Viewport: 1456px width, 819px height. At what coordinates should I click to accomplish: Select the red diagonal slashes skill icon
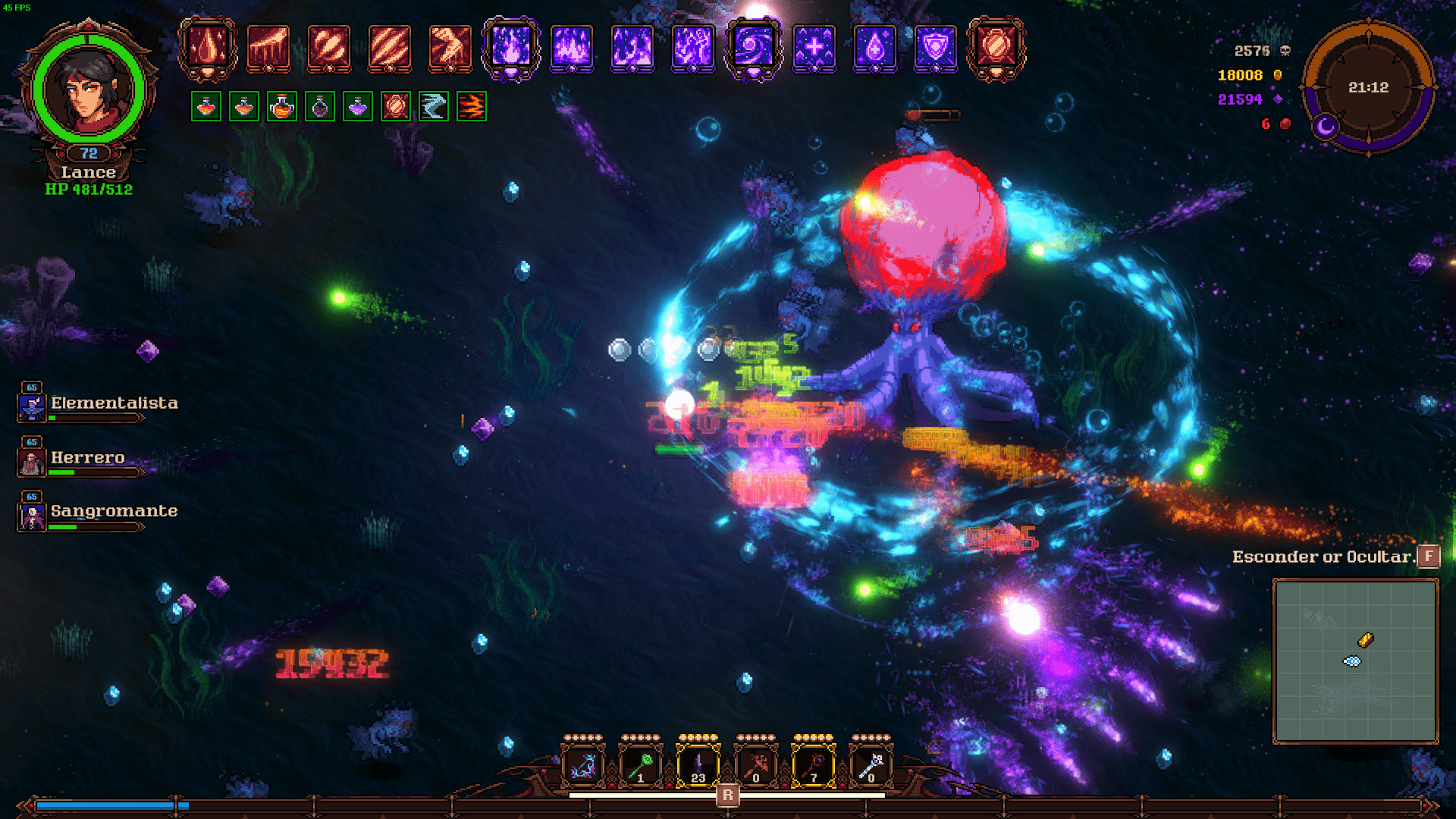click(389, 48)
